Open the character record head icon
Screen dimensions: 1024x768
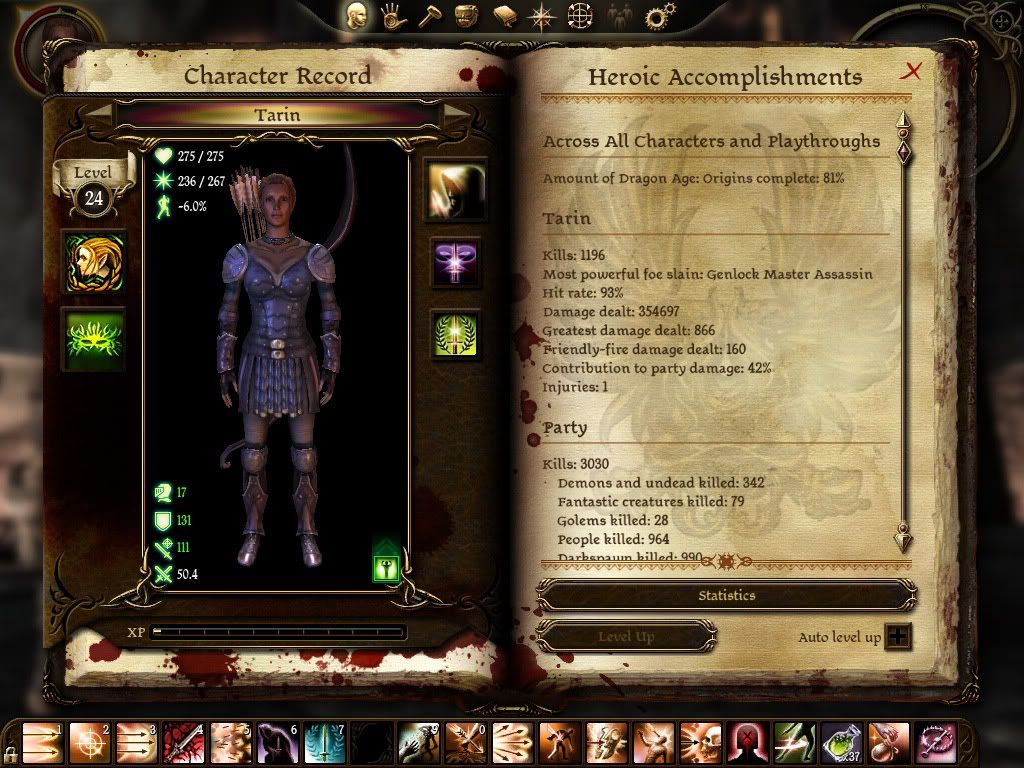click(357, 15)
